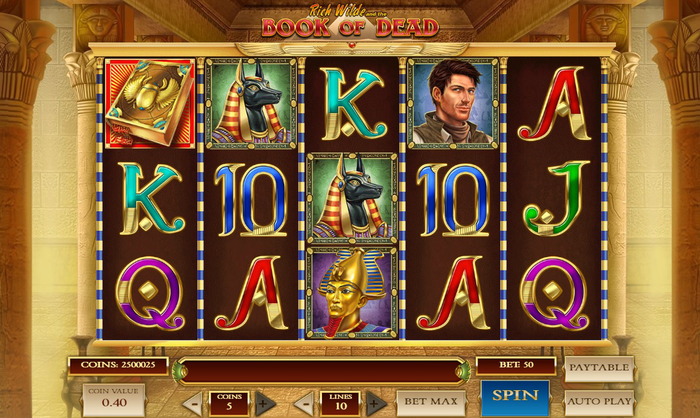Choose Bet Max
This screenshot has height=418, width=700.
[x=431, y=403]
